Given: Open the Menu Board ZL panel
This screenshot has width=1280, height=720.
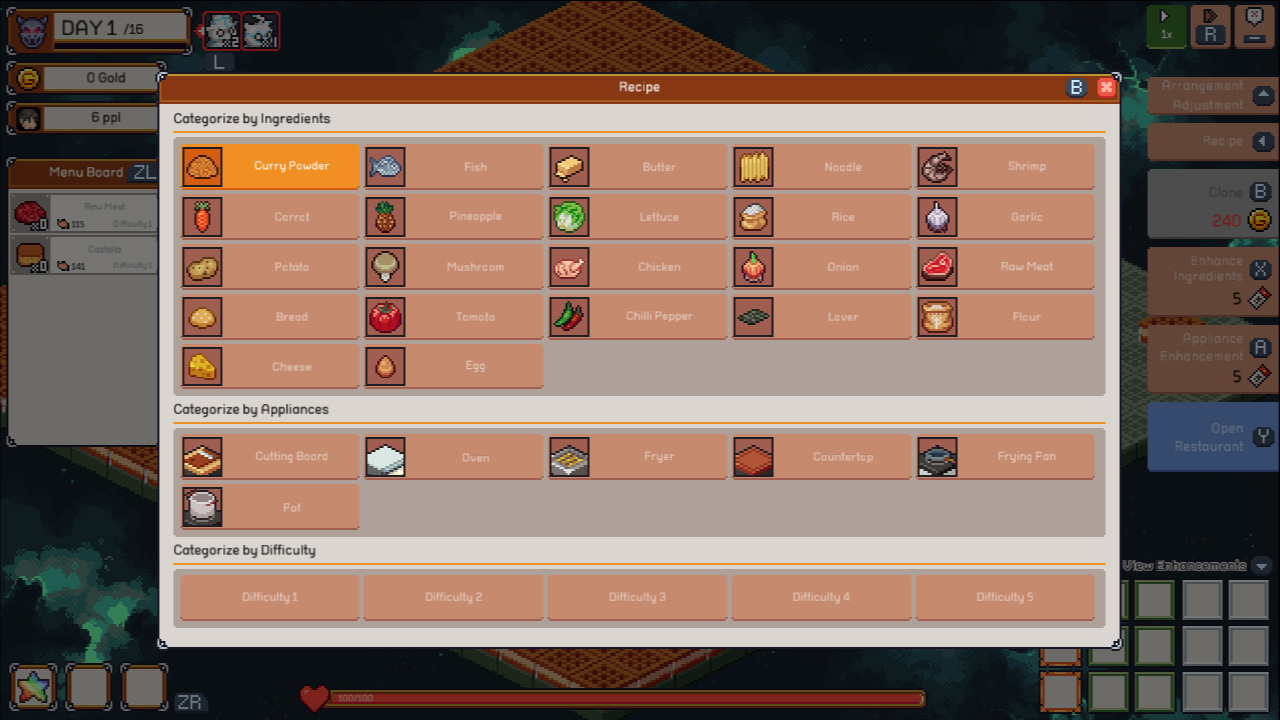Looking at the screenshot, I should [x=86, y=171].
